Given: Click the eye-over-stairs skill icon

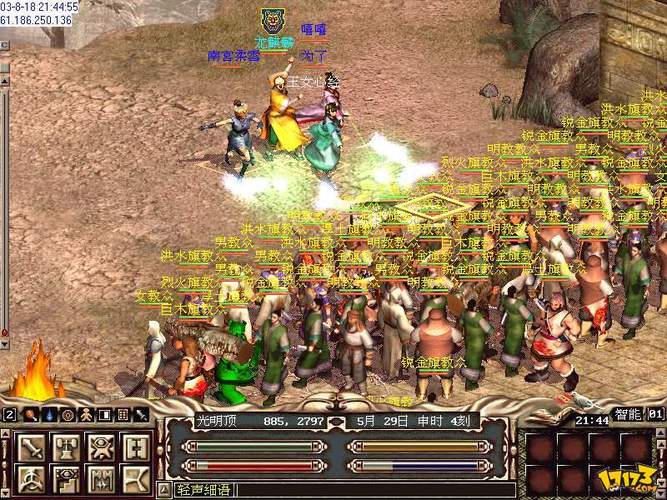Looking at the screenshot, I should [65, 478].
